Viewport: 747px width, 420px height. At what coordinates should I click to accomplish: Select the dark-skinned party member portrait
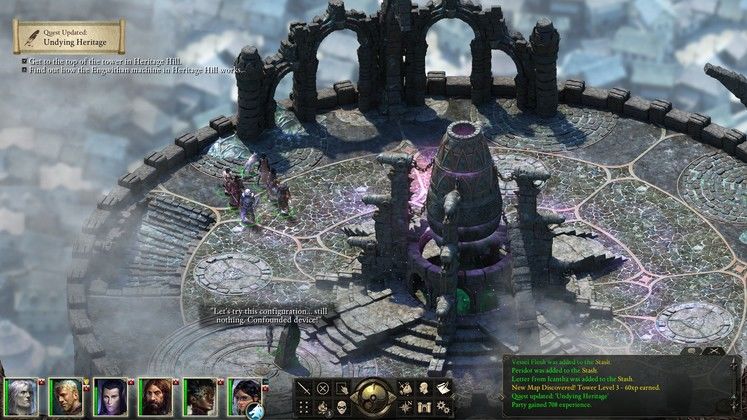point(200,397)
